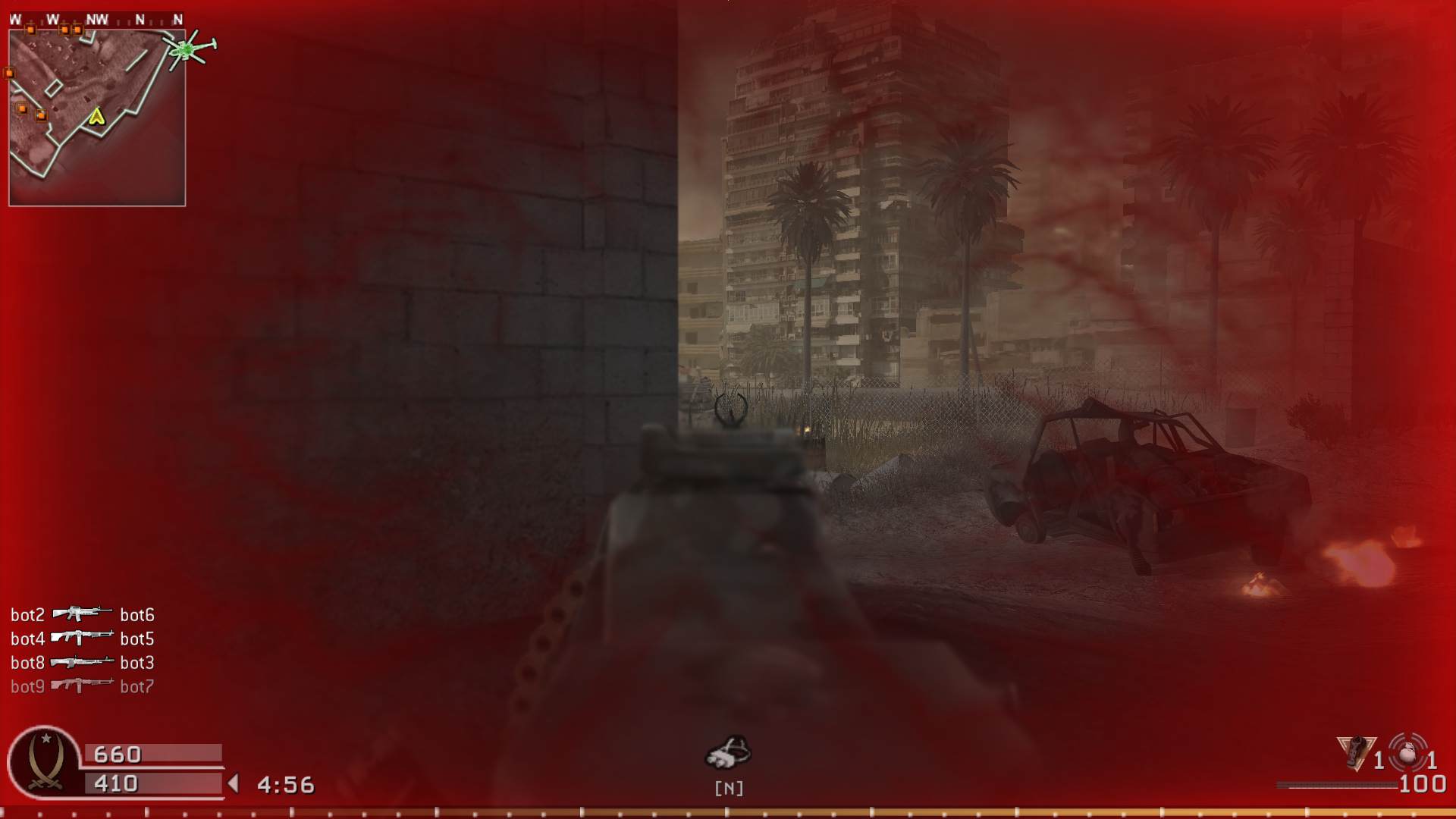Viewport: 1456px width, 819px height.
Task: Click the weapon icon beside bot9
Action: pos(81,685)
